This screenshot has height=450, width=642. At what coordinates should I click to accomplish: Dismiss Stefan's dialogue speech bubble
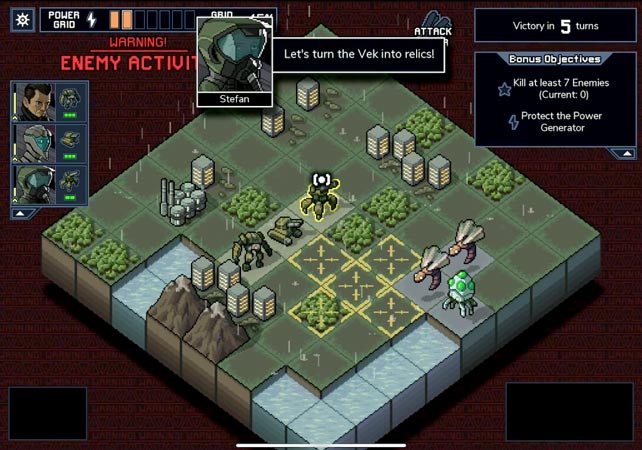358,54
